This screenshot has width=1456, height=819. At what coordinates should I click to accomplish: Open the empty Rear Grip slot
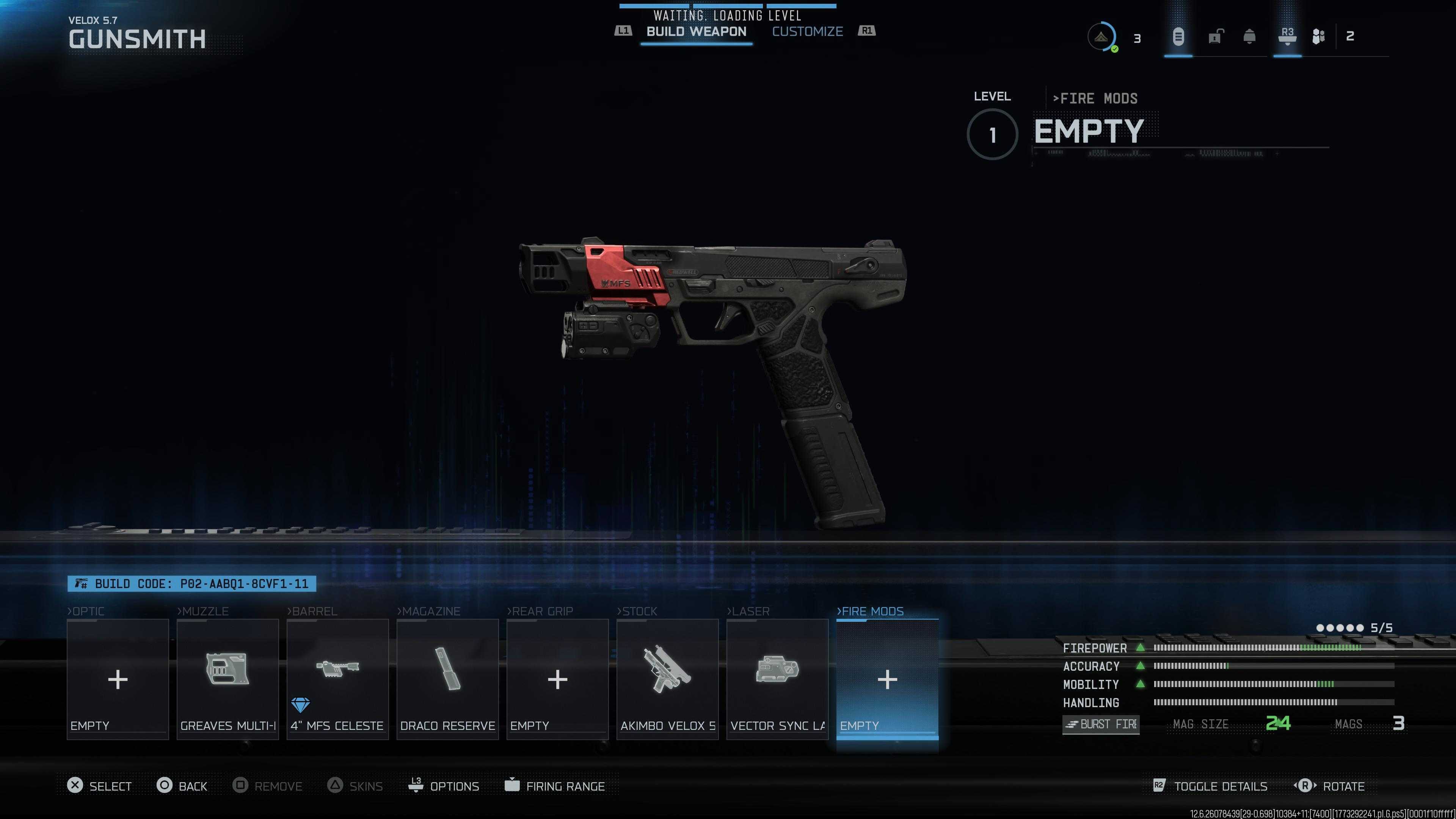pos(557,679)
